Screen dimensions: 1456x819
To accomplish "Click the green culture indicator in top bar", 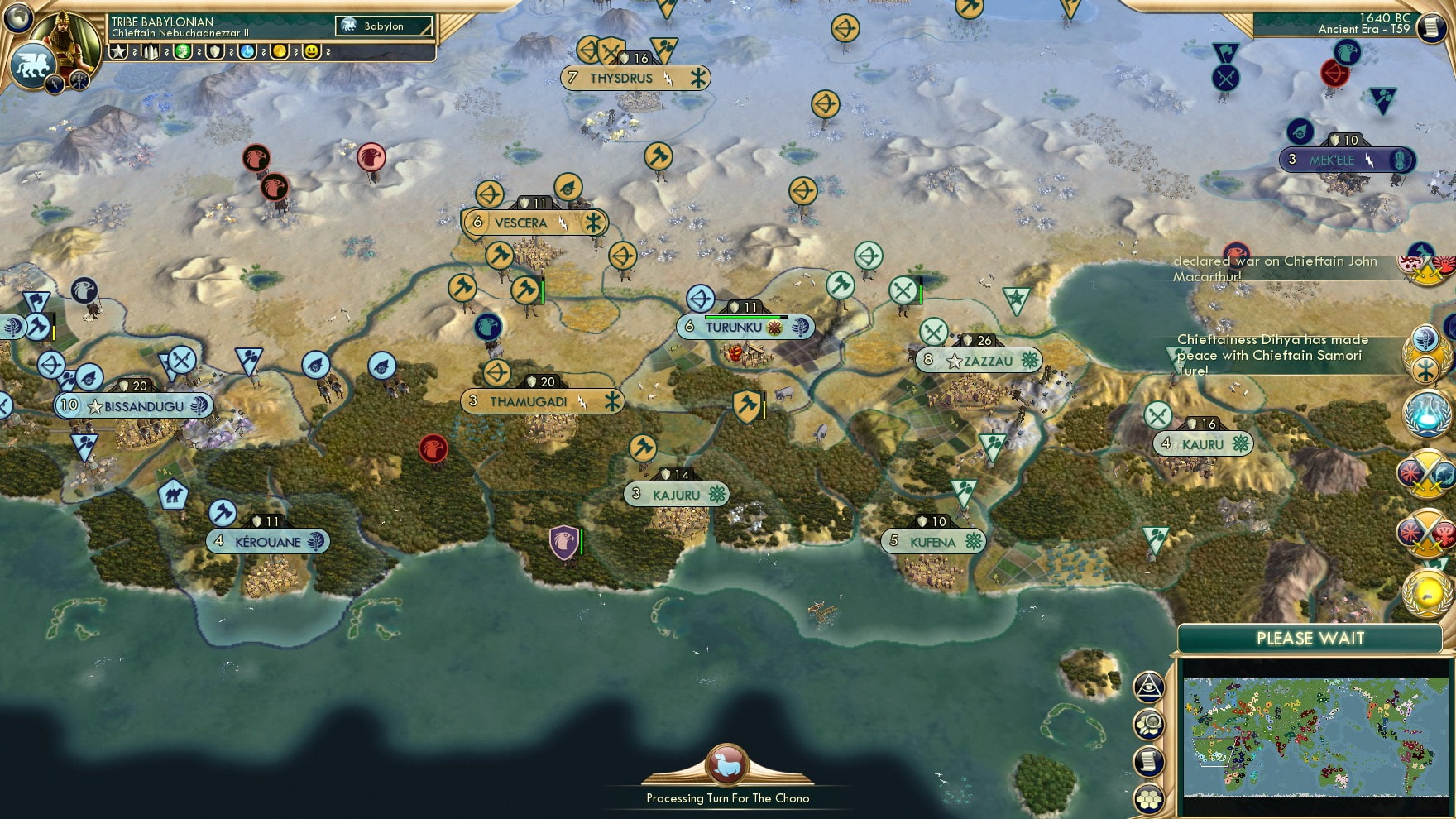I will coord(182,52).
